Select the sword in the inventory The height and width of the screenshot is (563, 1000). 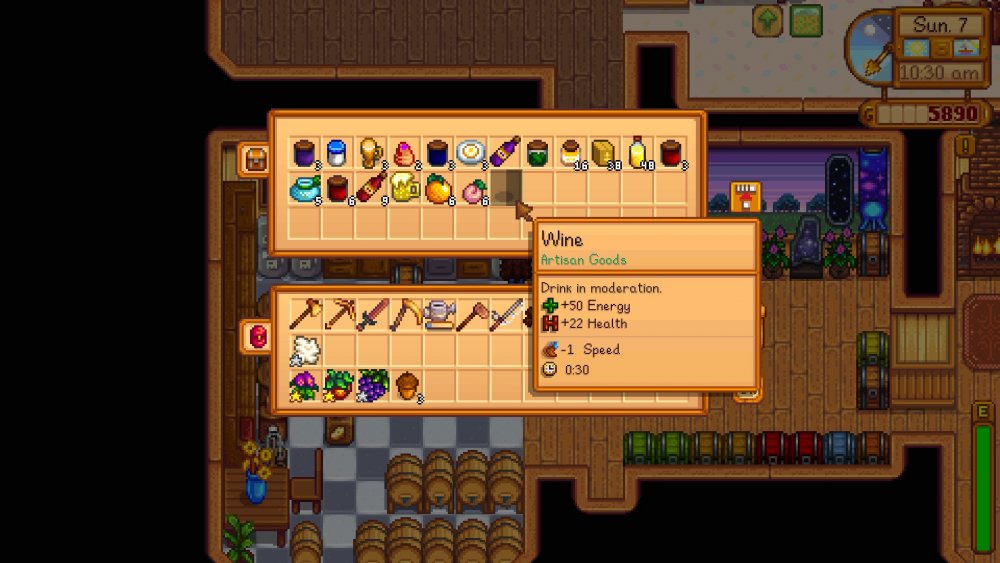[371, 314]
